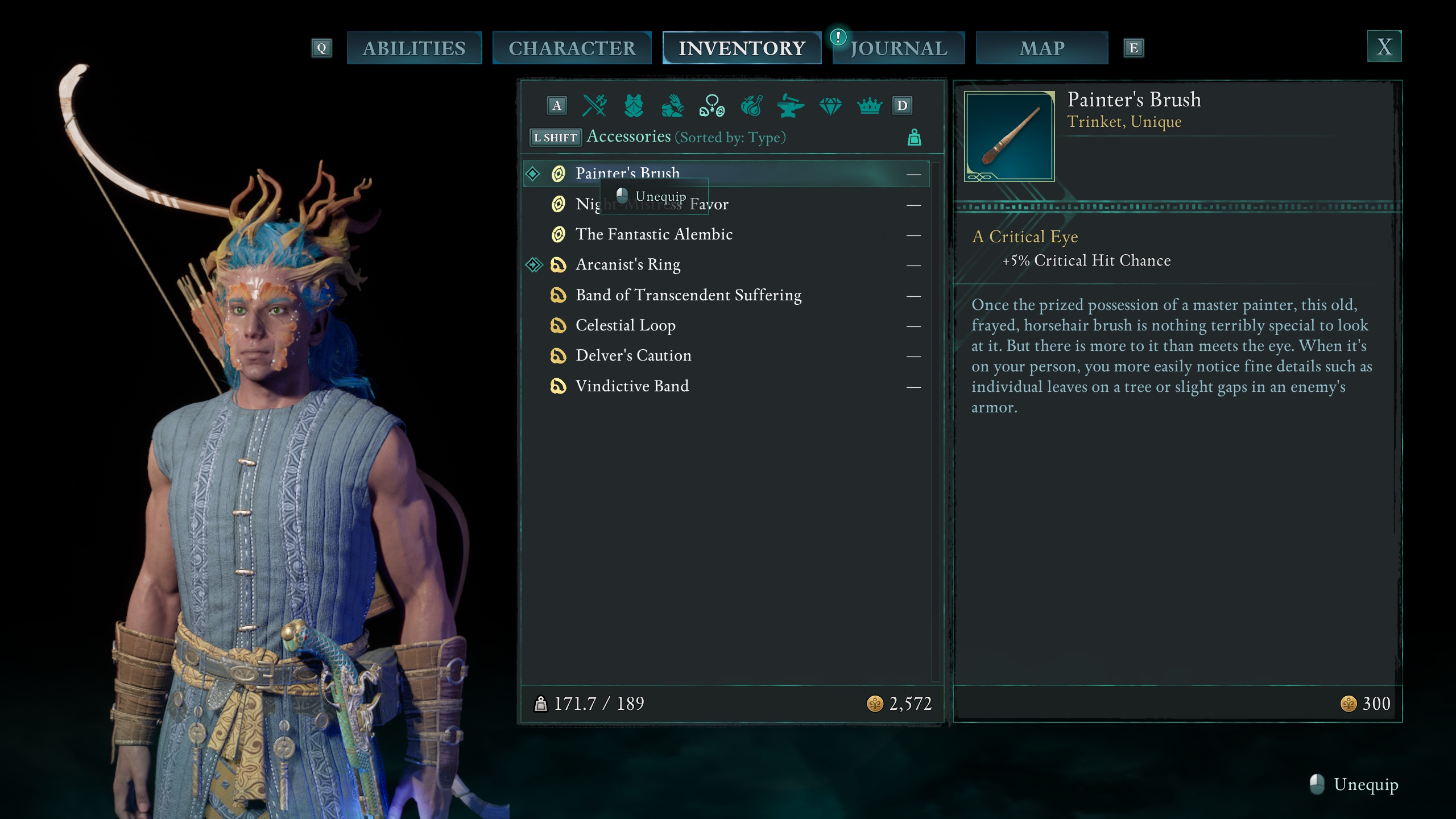Choose Unequip from the context menu
This screenshot has height=819, width=1456.
pyautogui.click(x=661, y=196)
